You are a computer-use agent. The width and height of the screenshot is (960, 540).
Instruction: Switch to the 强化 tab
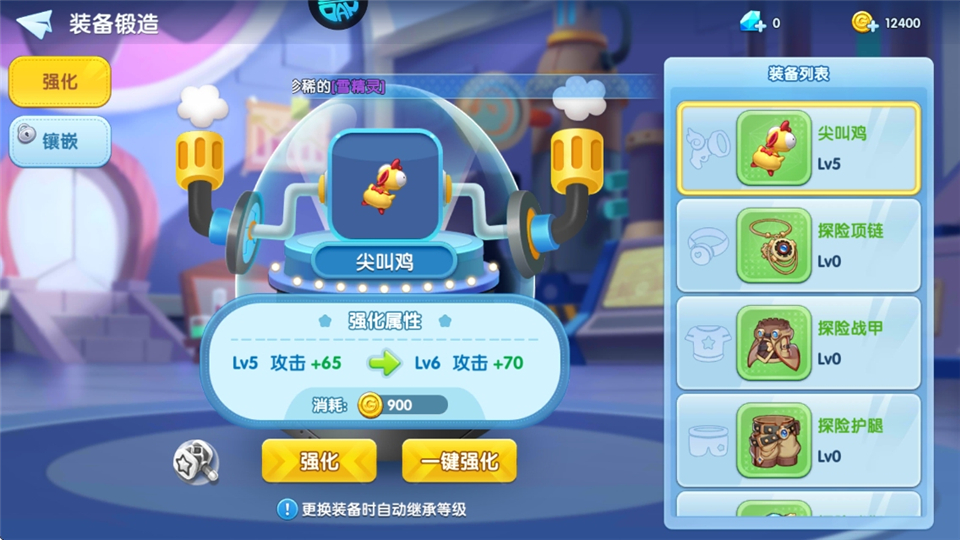(x=59, y=83)
